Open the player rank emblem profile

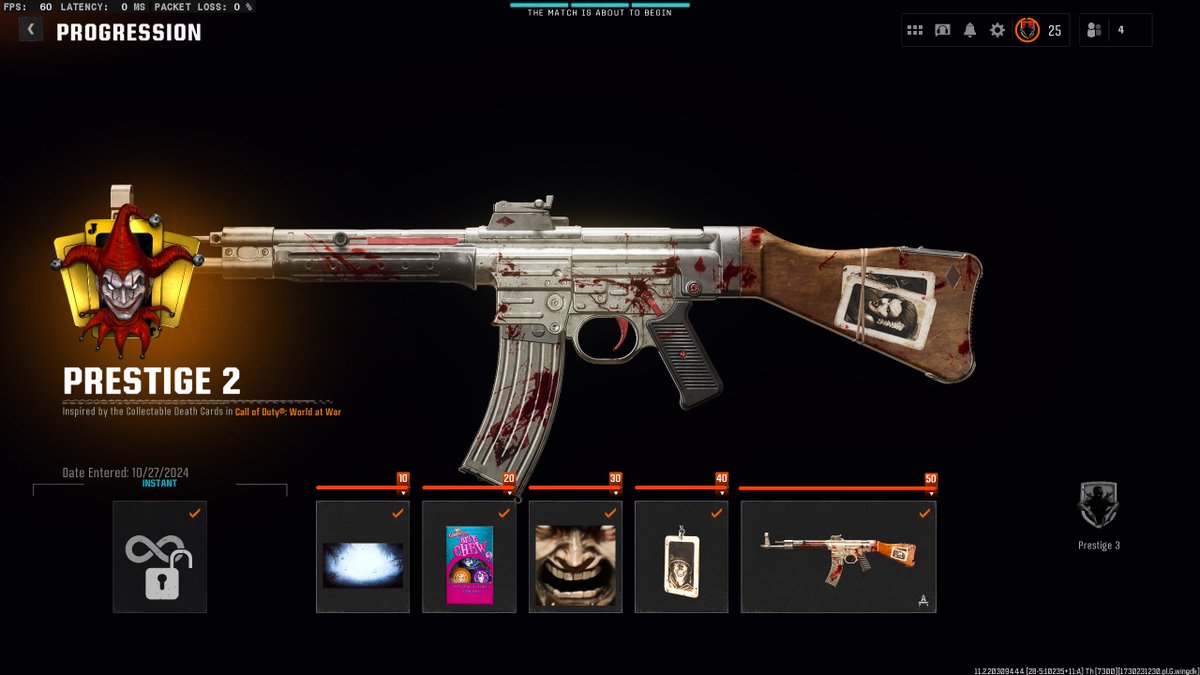point(1027,30)
